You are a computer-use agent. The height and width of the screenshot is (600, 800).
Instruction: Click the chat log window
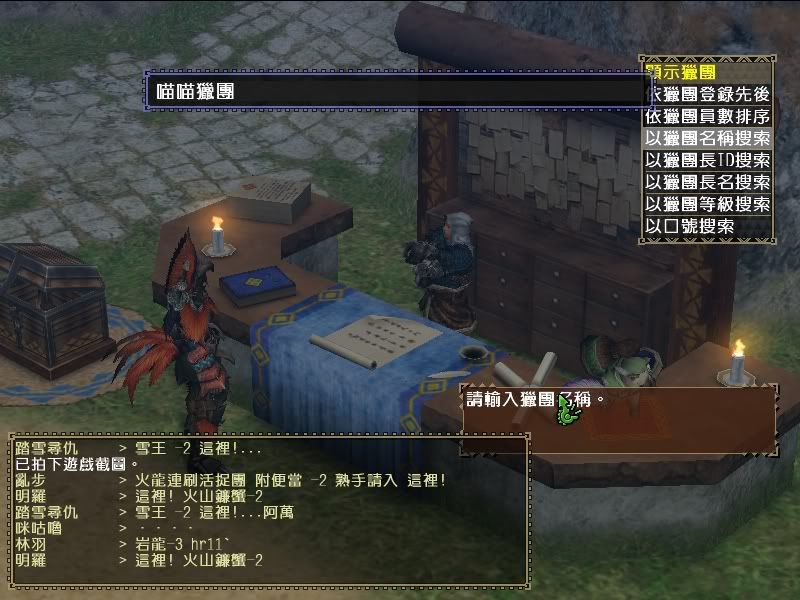(x=266, y=510)
